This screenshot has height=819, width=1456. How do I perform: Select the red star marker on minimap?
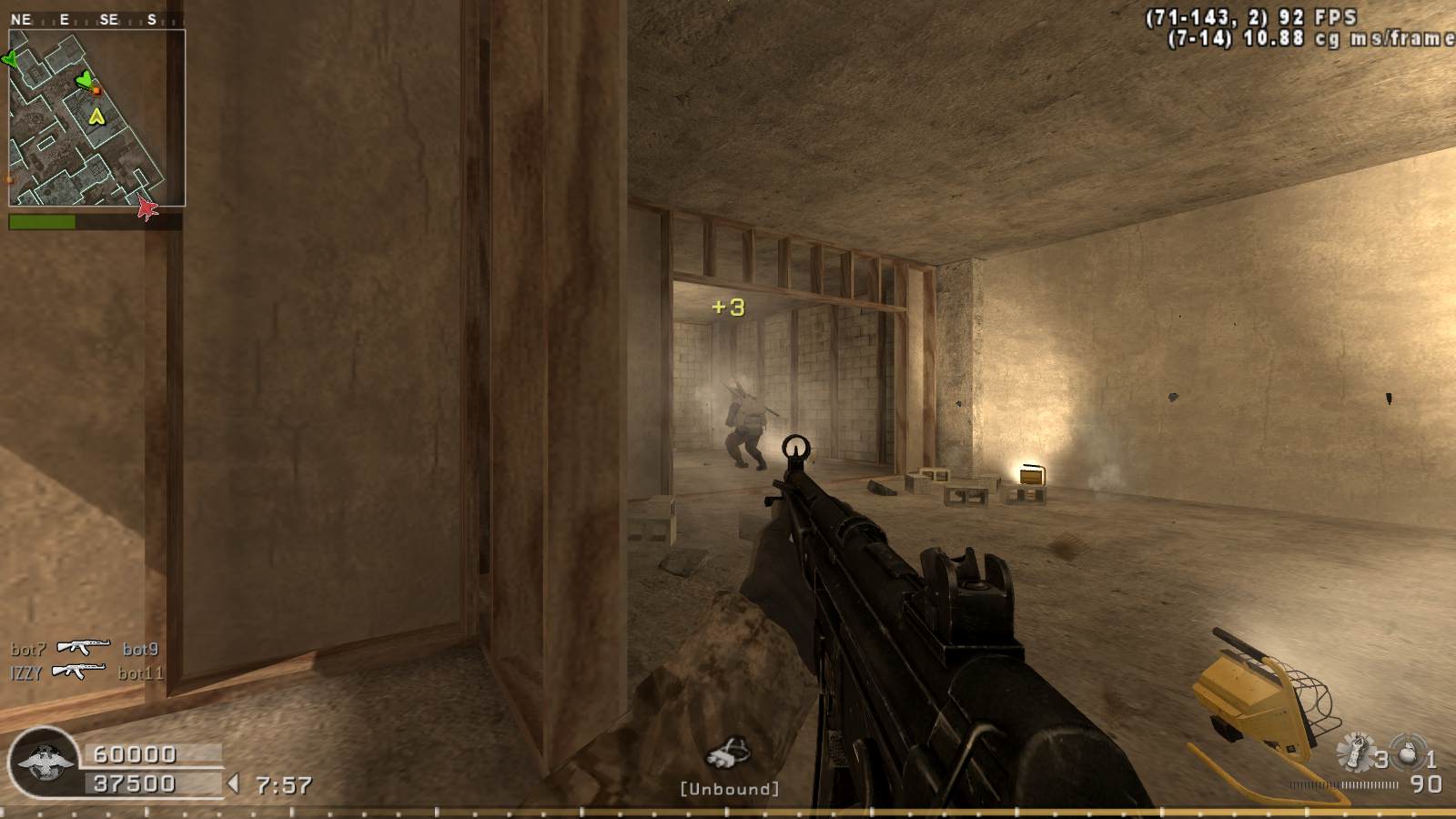click(x=147, y=209)
